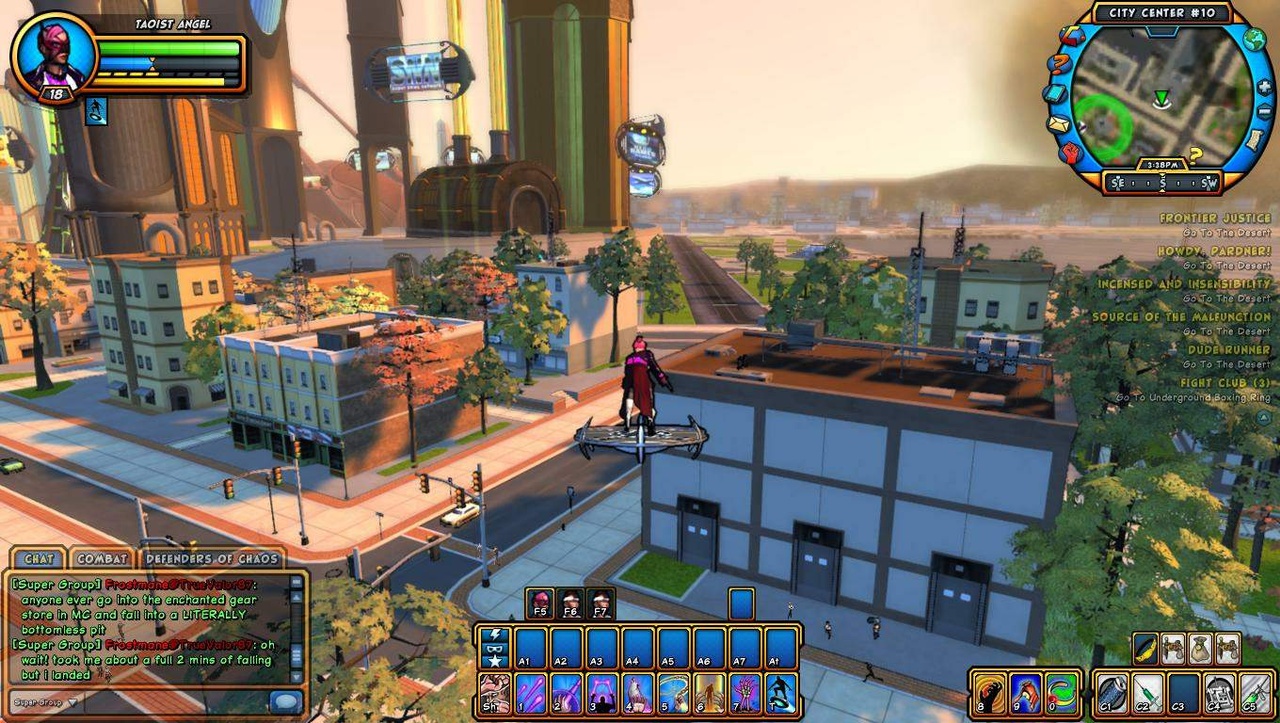Select the Chat tab
Viewport: 1280px width, 723px height.
(39, 559)
